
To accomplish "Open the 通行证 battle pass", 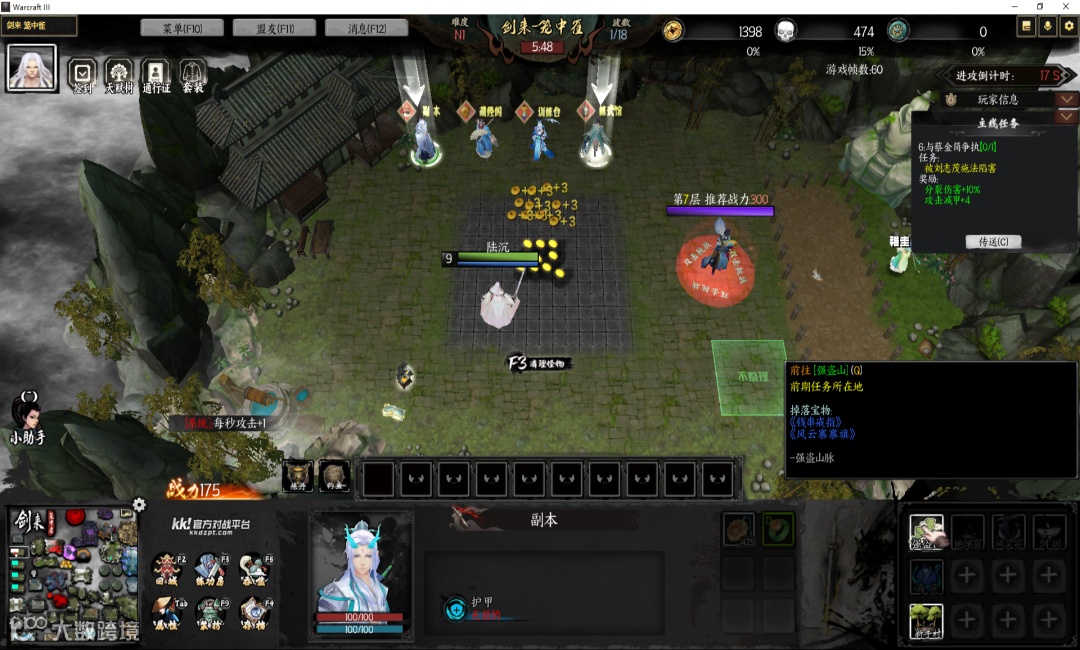I will (x=155, y=73).
